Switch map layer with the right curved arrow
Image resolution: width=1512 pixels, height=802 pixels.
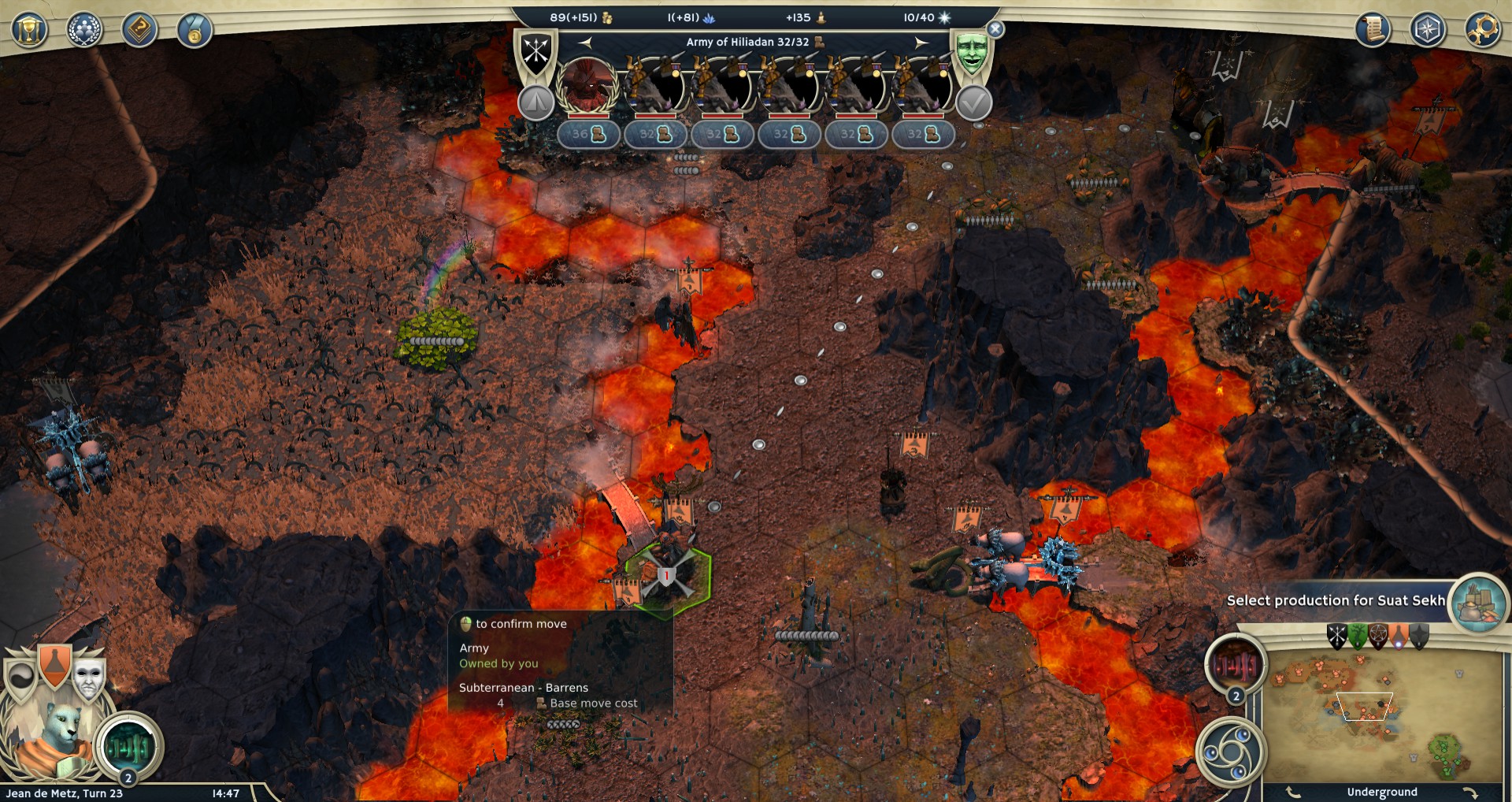pos(1470,793)
